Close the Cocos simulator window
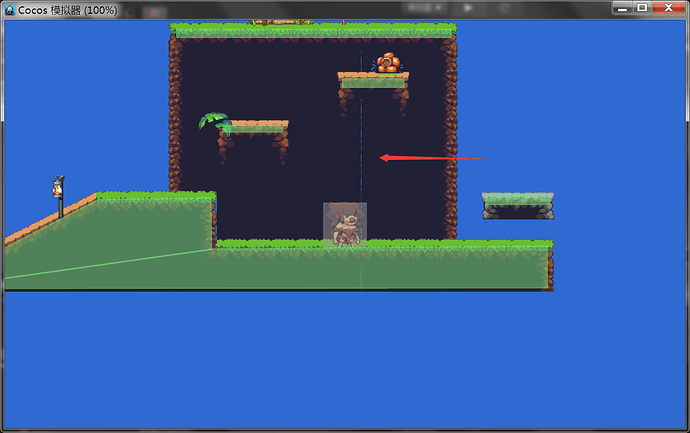Image resolution: width=690 pixels, height=433 pixels. tap(667, 7)
